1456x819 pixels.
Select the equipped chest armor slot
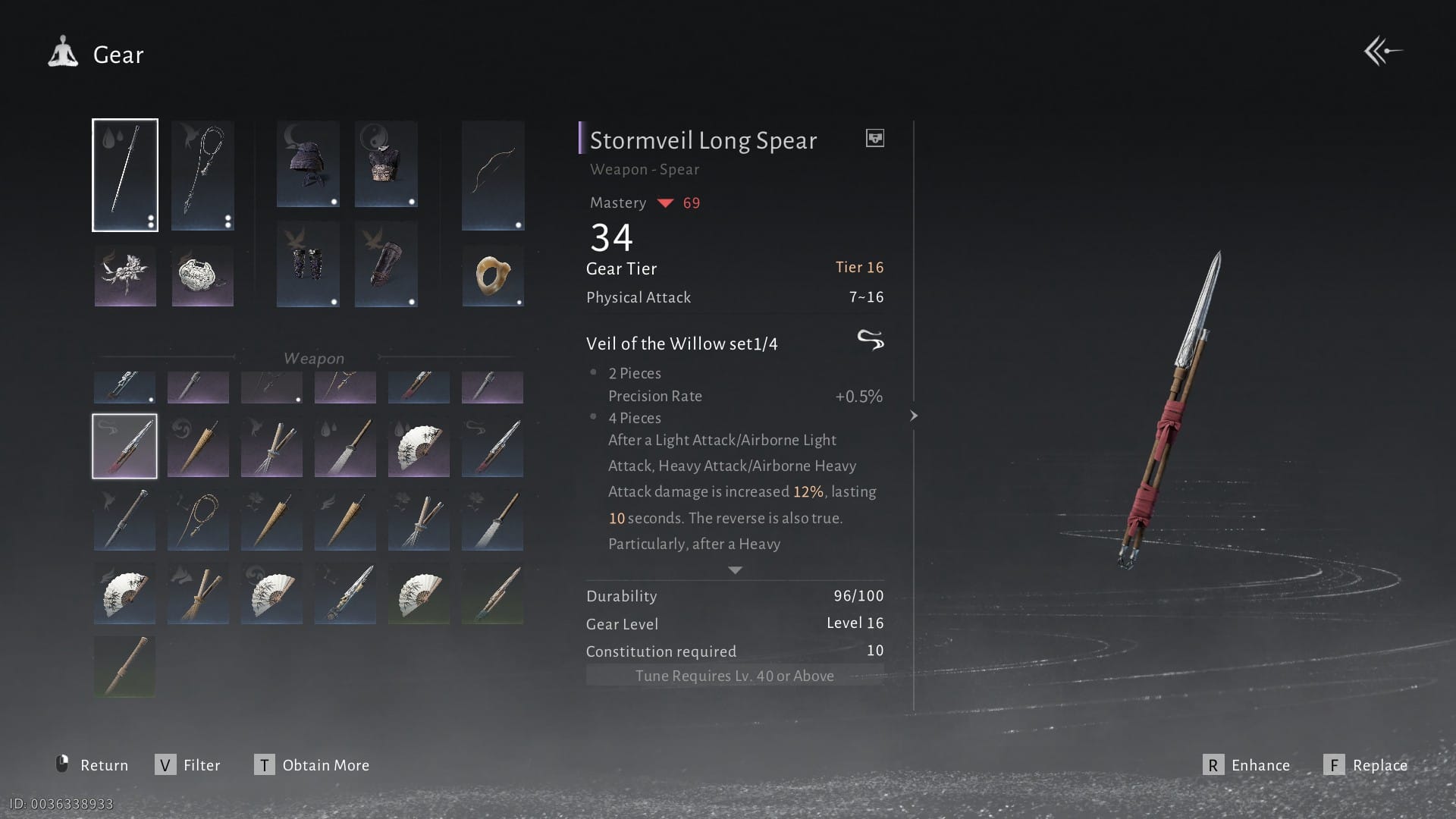point(386,164)
